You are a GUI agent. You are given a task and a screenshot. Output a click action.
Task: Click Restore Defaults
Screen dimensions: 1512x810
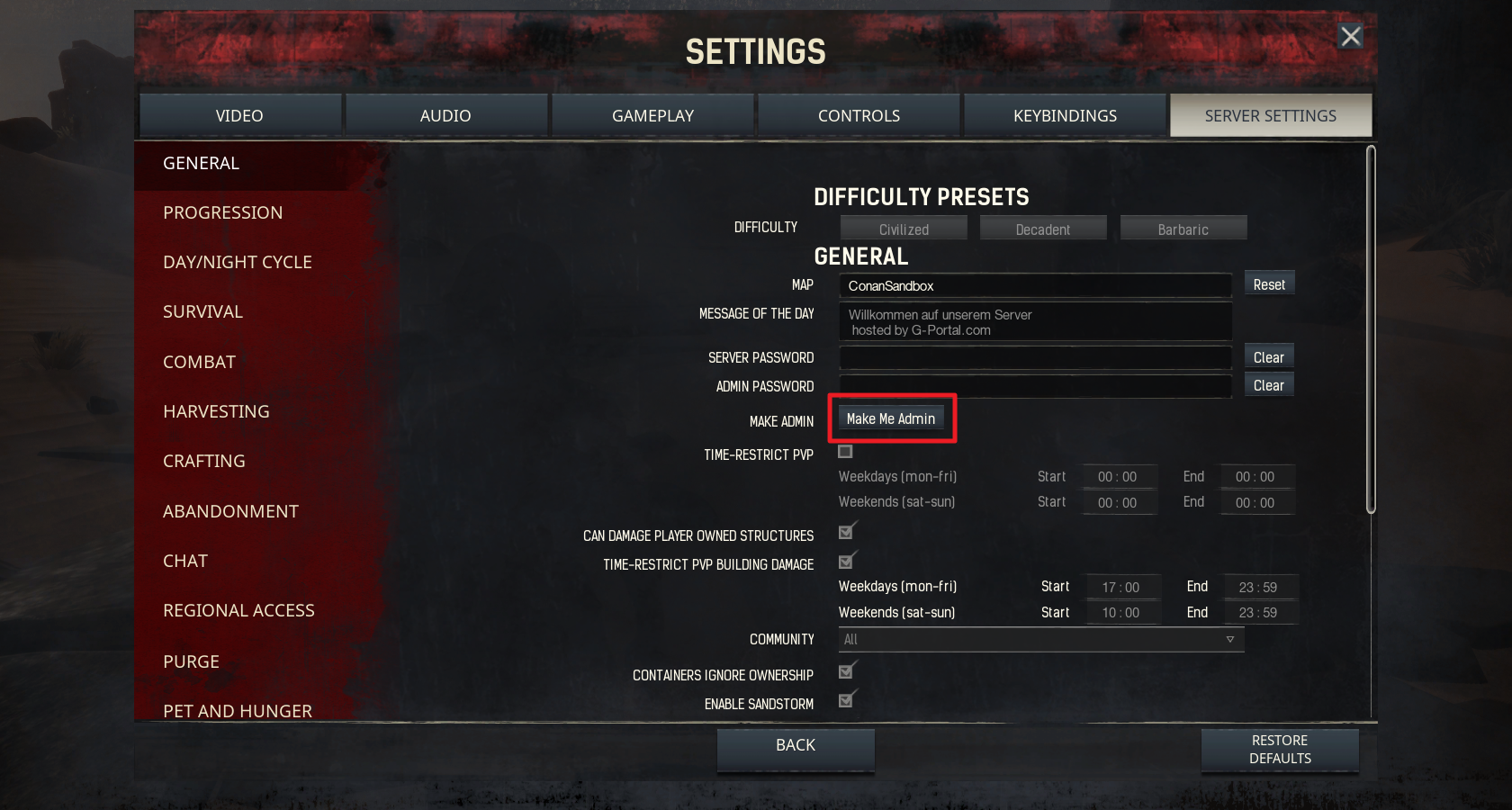tap(1280, 750)
